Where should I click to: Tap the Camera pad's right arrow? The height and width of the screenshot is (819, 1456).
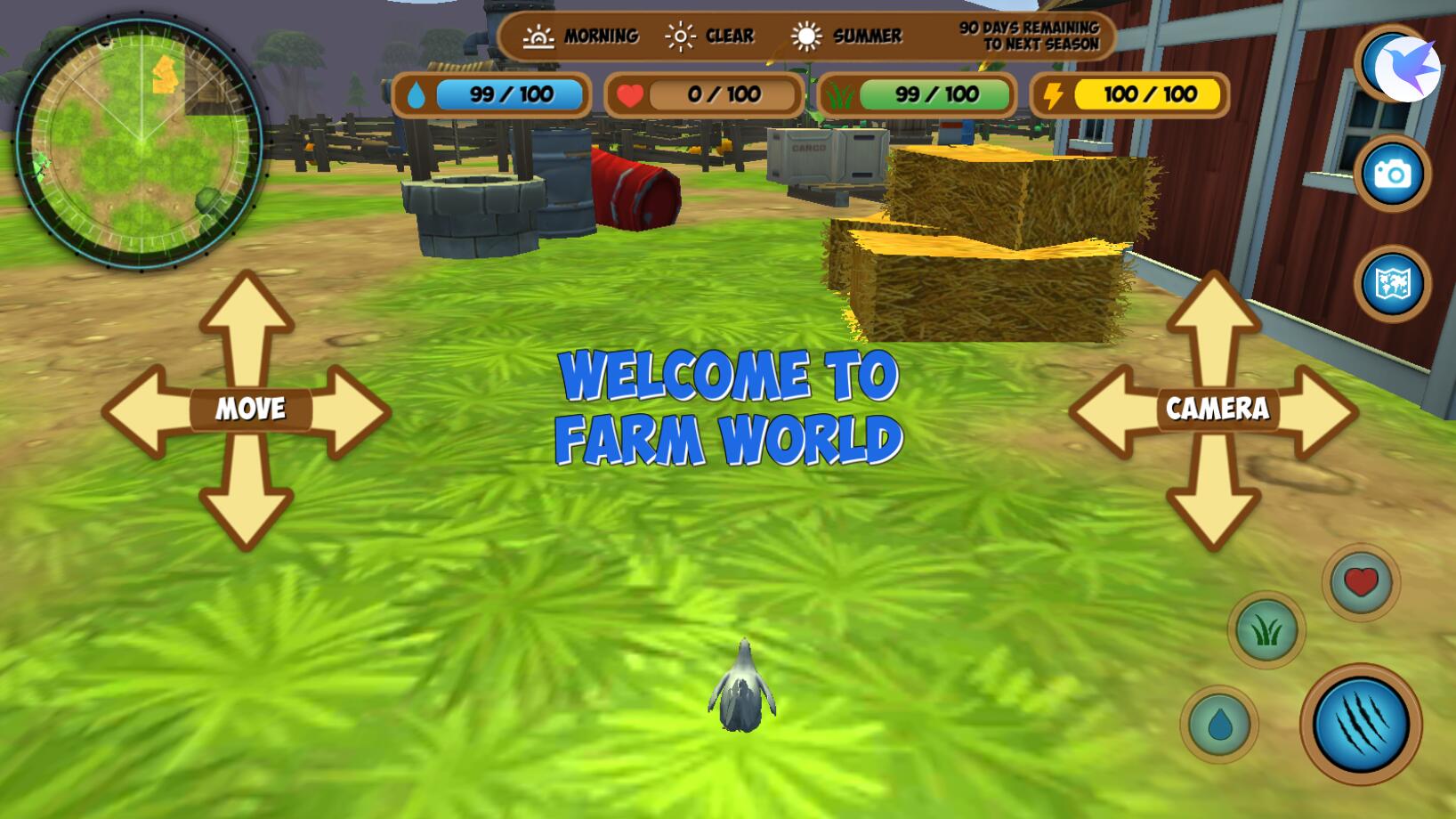coord(1319,411)
